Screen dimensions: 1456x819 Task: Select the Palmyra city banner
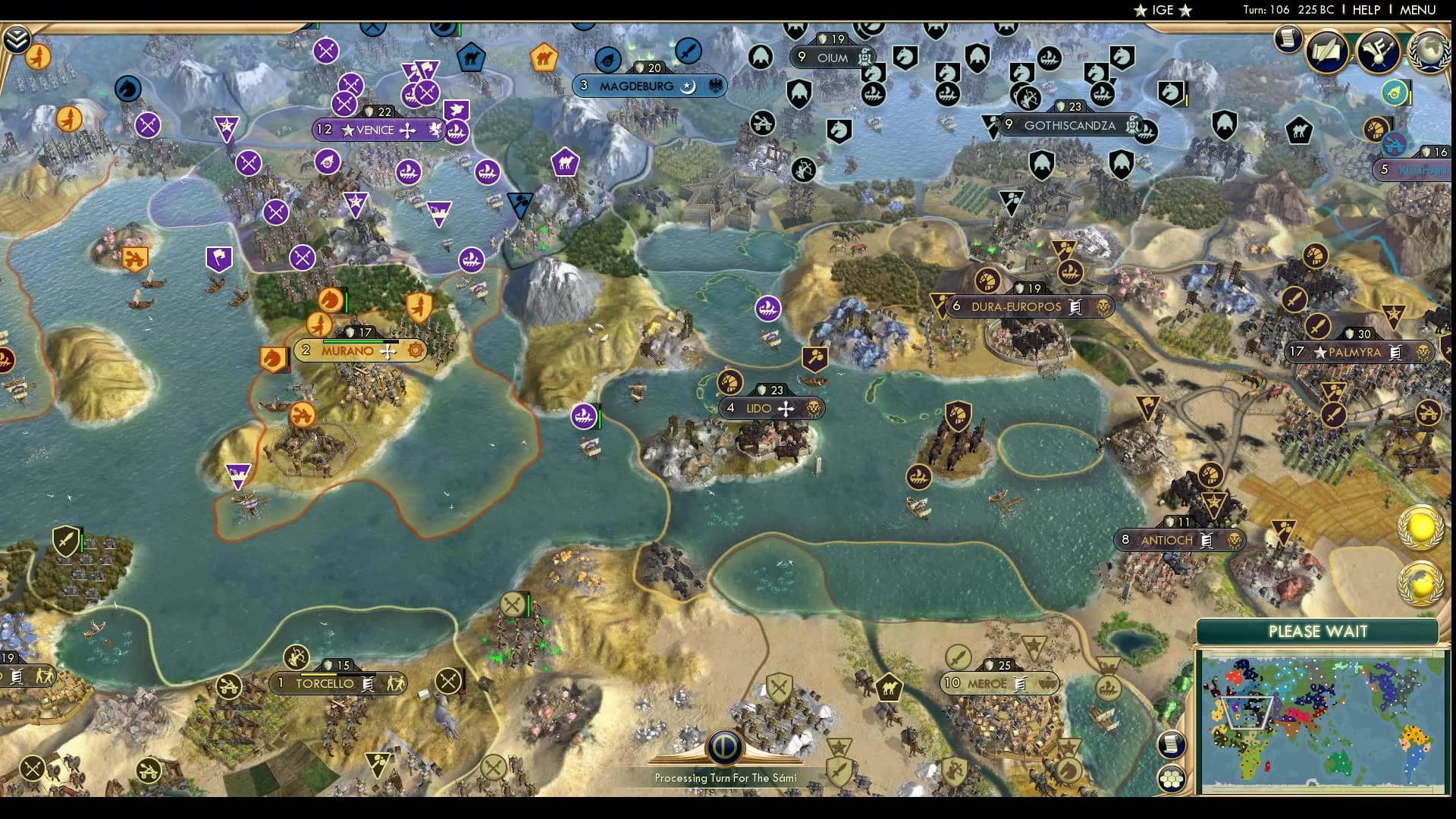coord(1354,352)
